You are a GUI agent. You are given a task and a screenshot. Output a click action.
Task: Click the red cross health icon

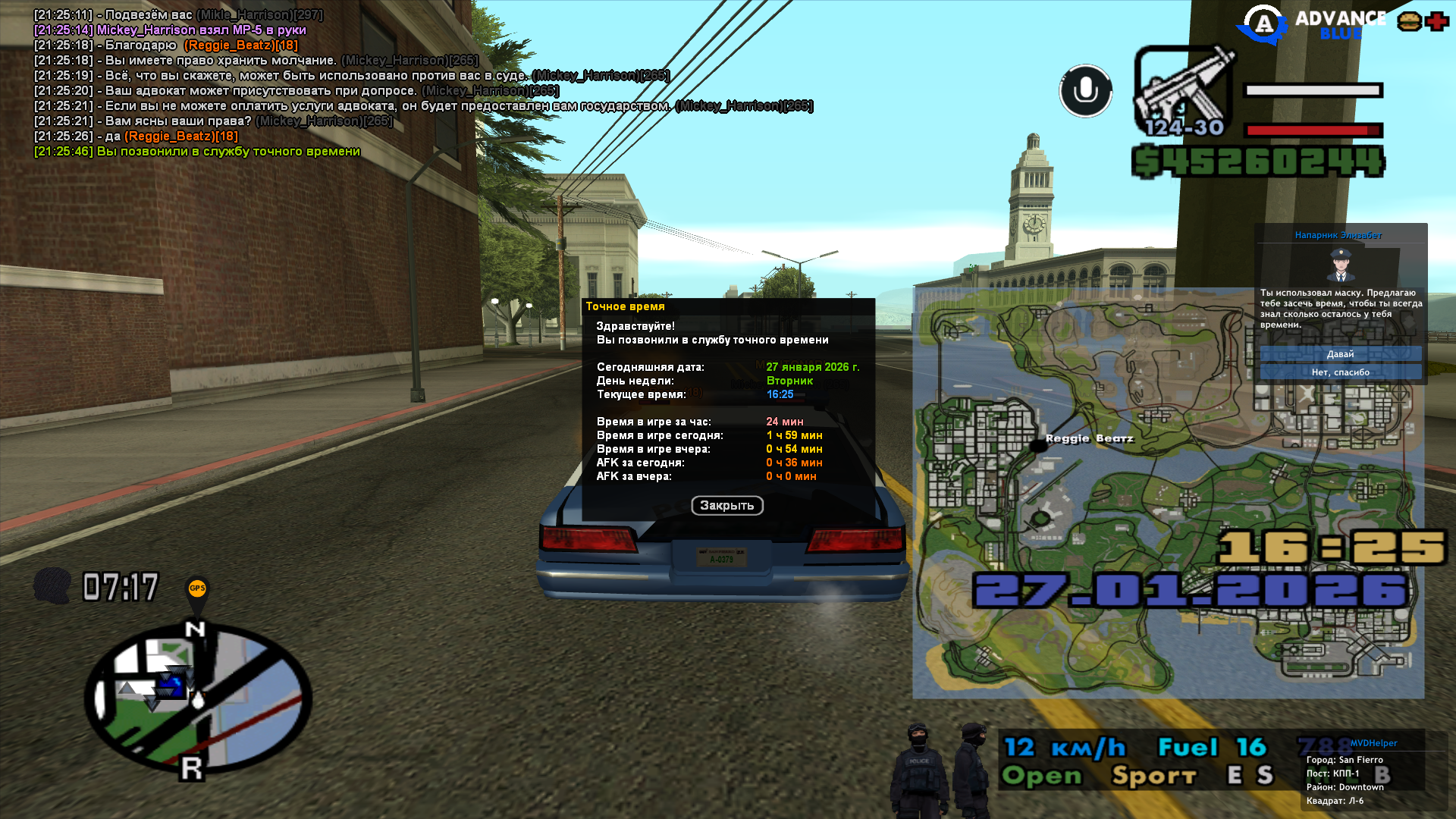(1436, 21)
